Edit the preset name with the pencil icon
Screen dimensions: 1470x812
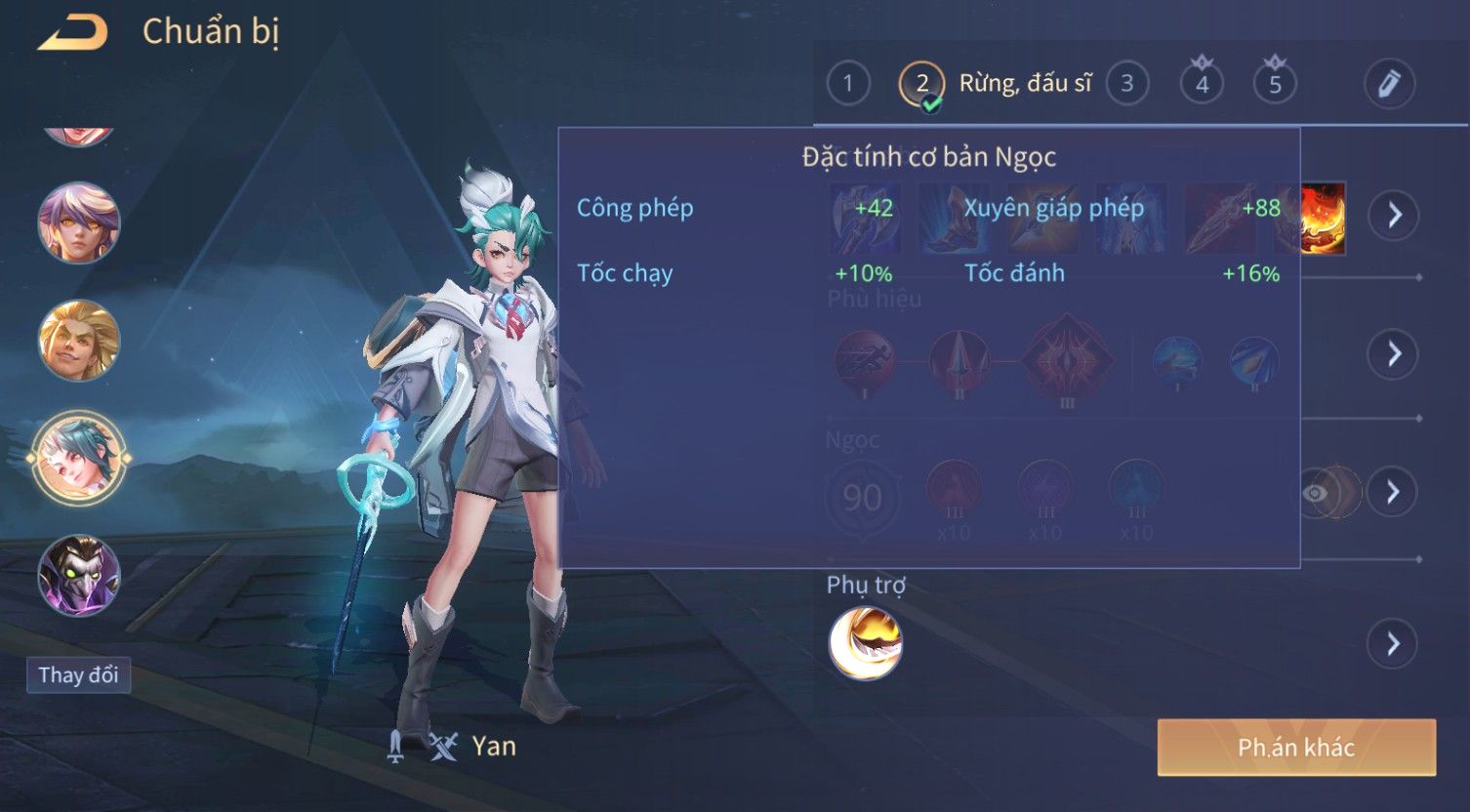(1389, 84)
